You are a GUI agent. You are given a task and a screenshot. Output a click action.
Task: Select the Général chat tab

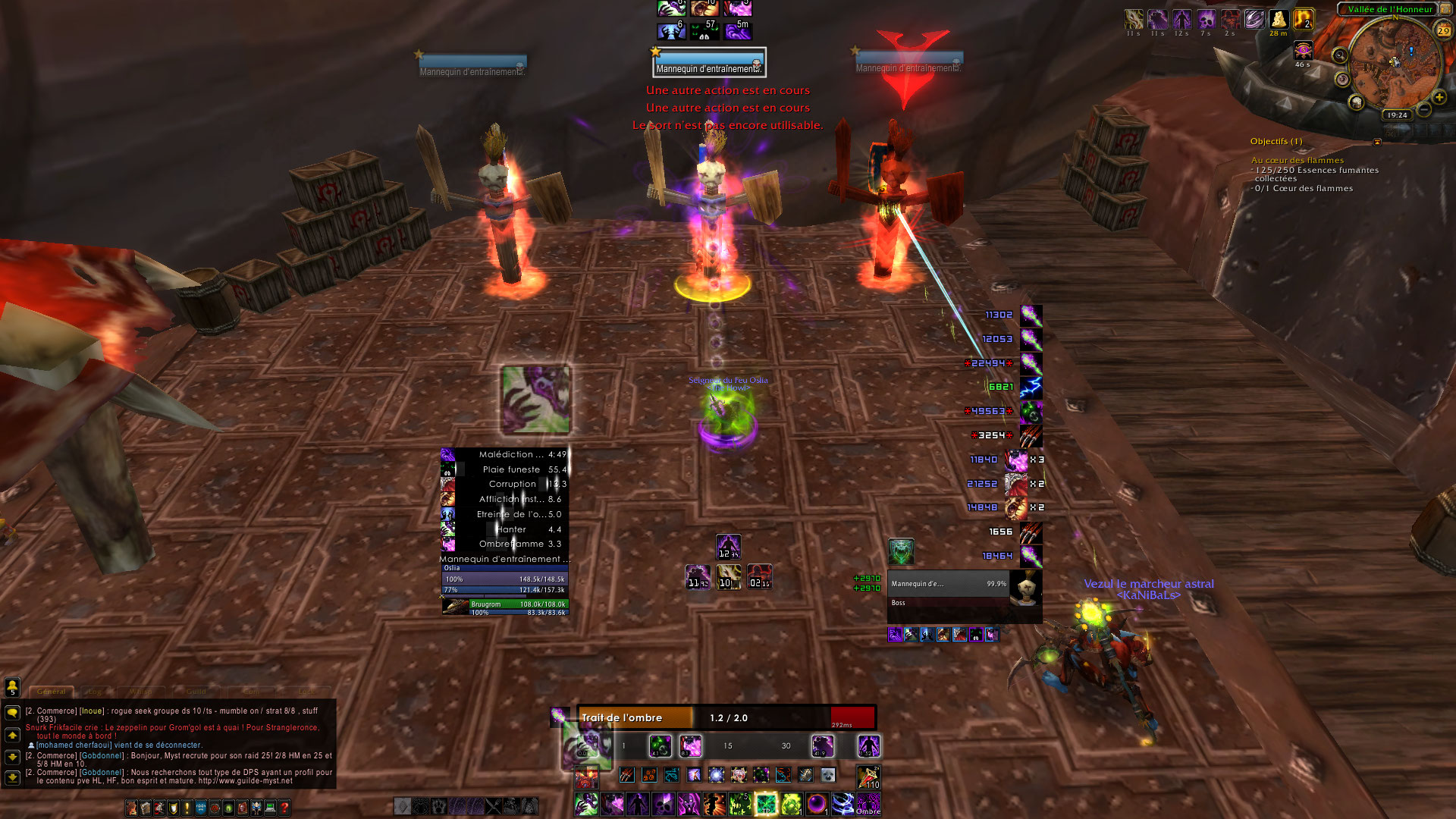pos(52,692)
